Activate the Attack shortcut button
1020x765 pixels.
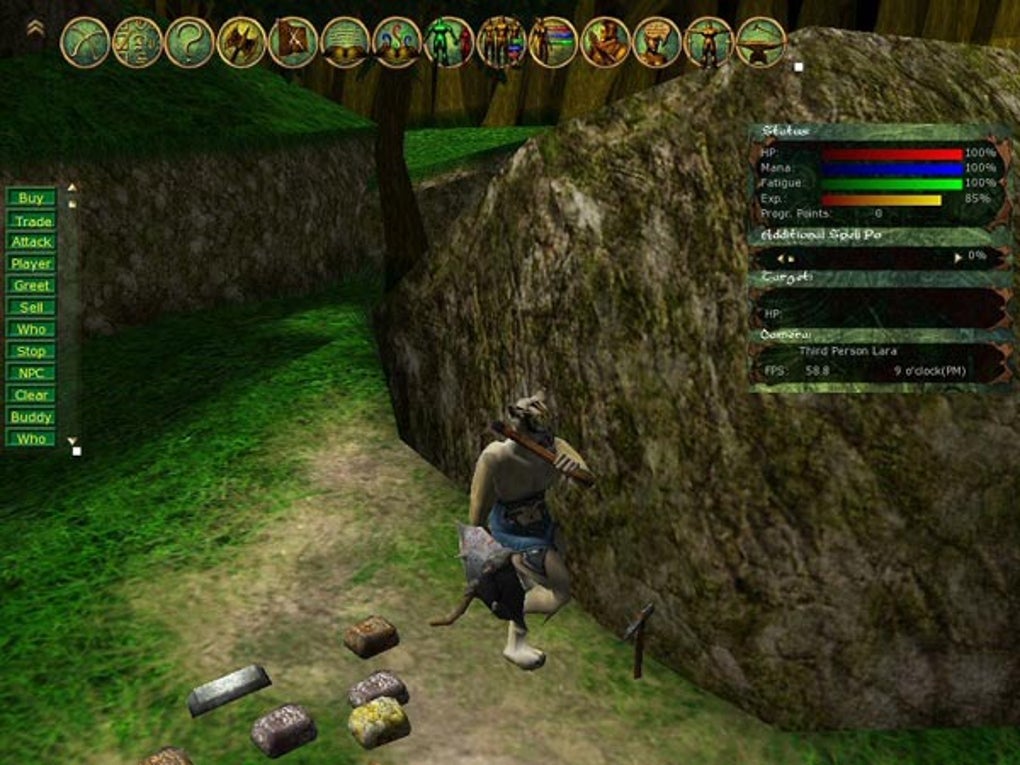tap(31, 242)
